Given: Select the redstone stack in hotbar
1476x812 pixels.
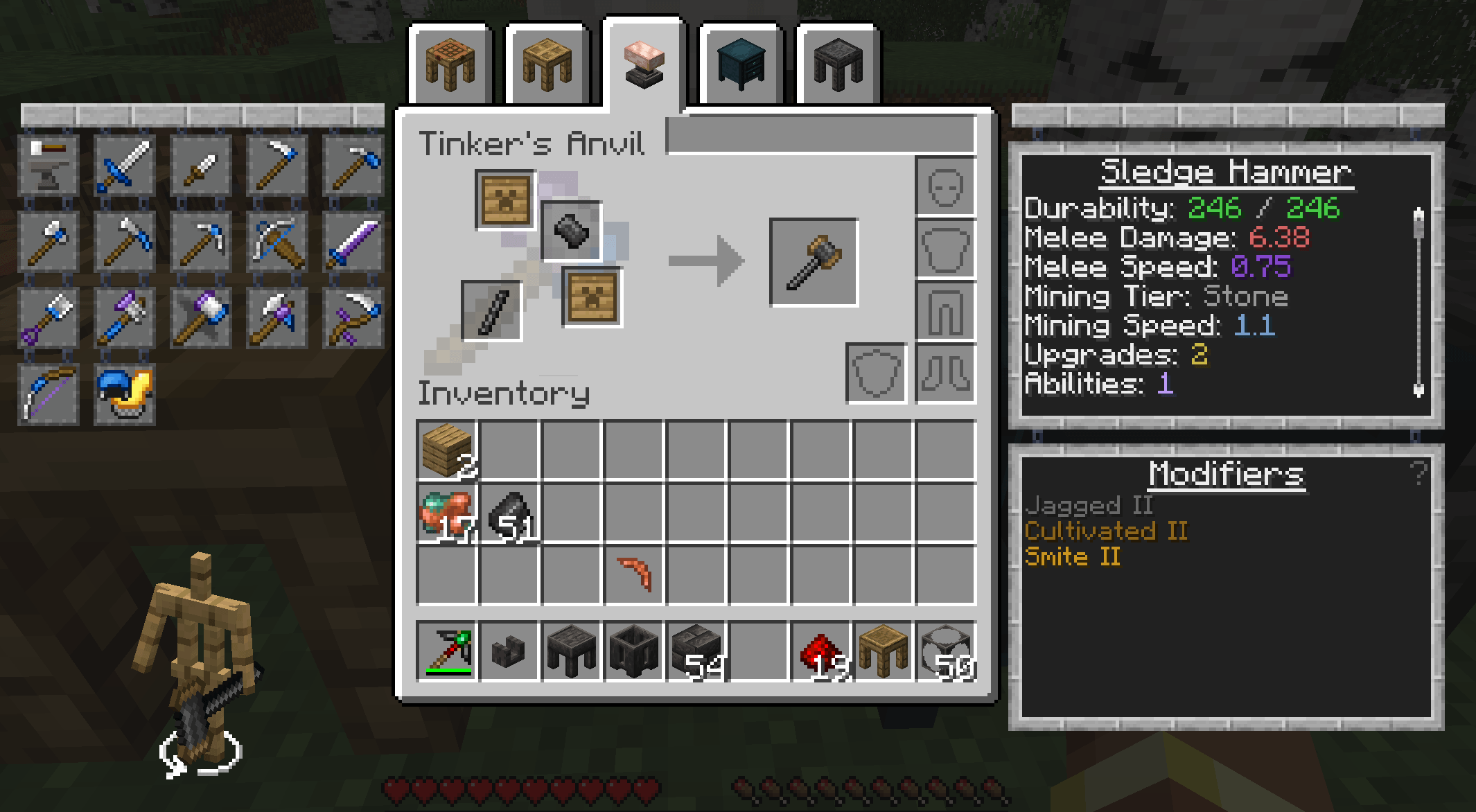Looking at the screenshot, I should 820,651.
